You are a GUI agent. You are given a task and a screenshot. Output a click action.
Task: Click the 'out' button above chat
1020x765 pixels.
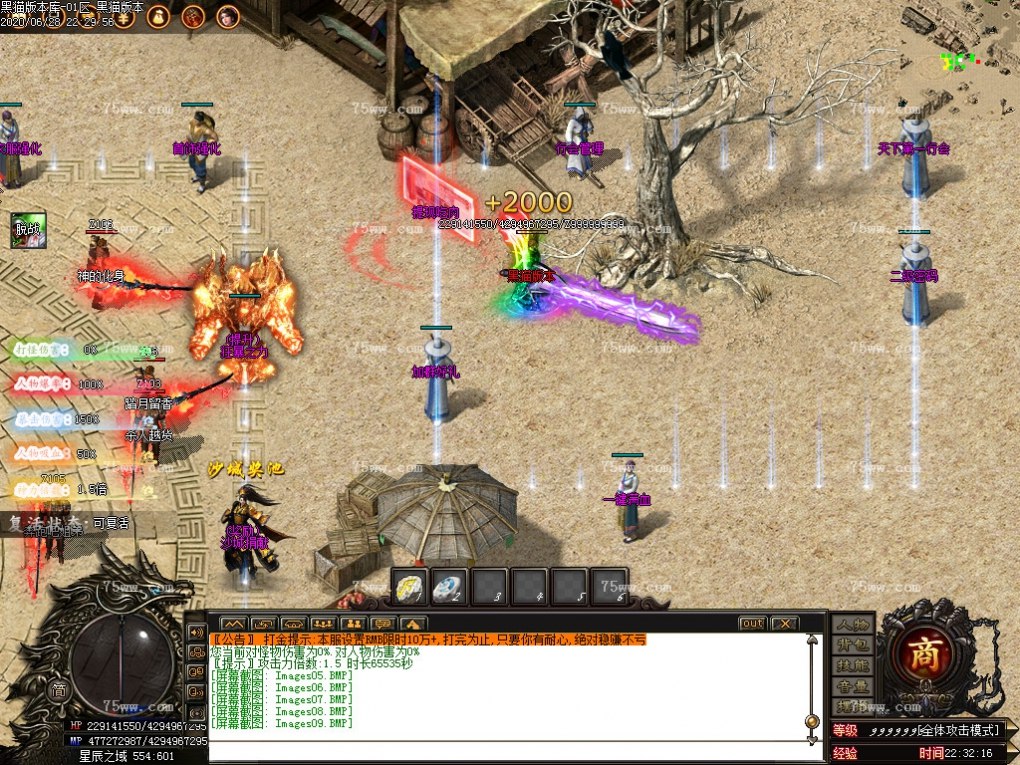(752, 624)
